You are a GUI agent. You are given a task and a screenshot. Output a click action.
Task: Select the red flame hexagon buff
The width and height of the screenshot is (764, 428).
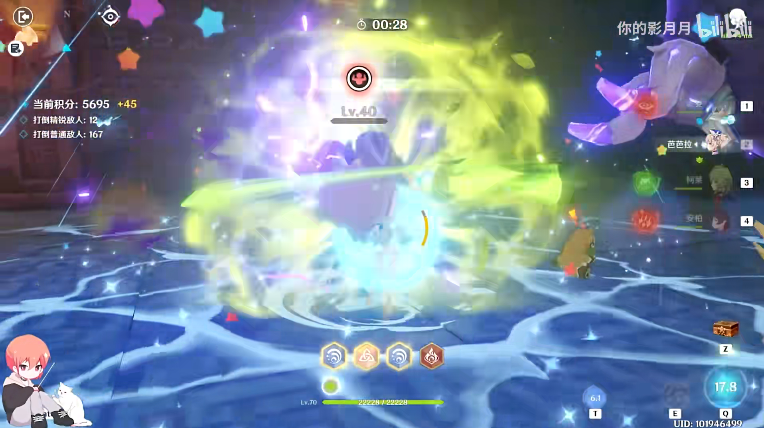(431, 355)
